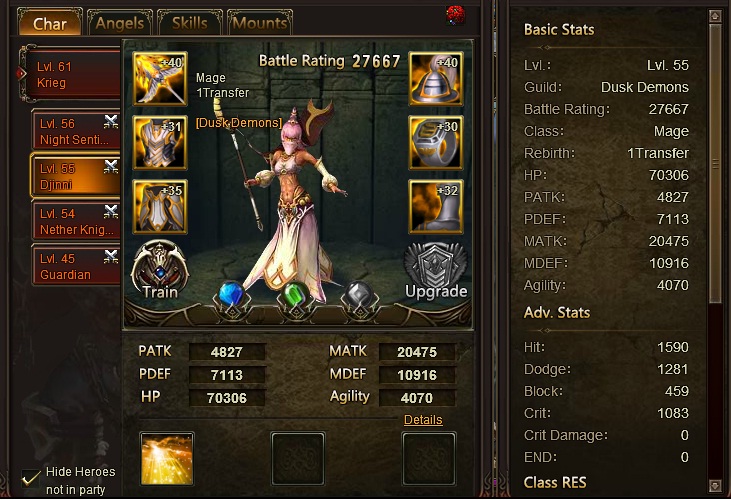
Task: Inspect the +40 helmet equipment slot
Action: tap(435, 79)
